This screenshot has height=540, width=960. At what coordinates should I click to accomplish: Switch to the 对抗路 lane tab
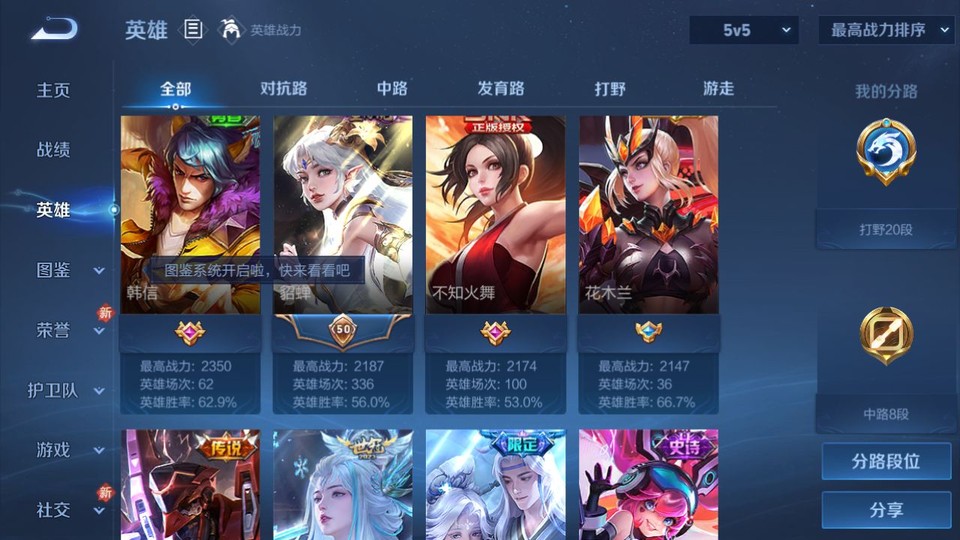pyautogui.click(x=283, y=89)
